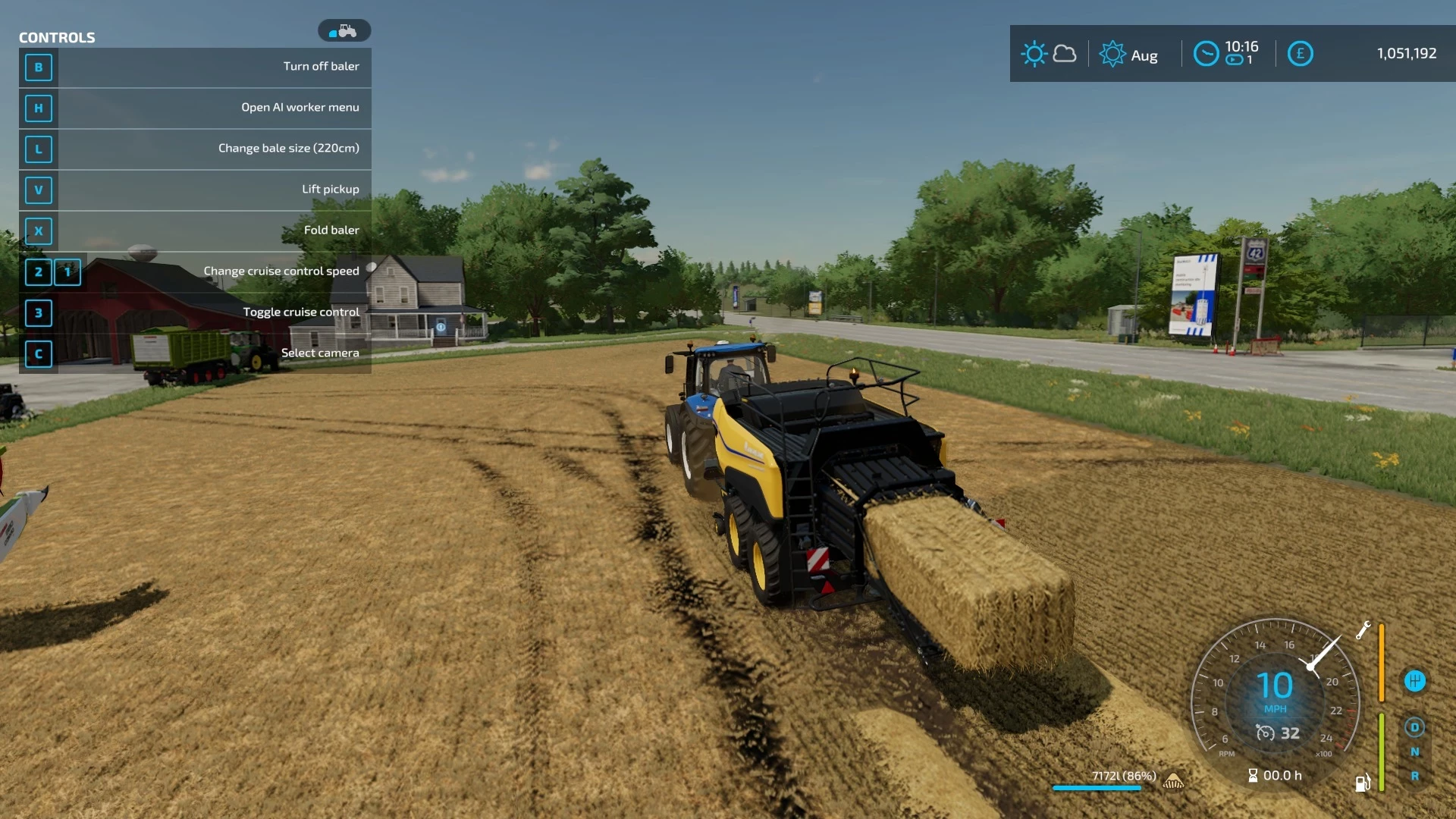
Task: Click the wrench maintenance indicator
Action: click(x=1363, y=629)
